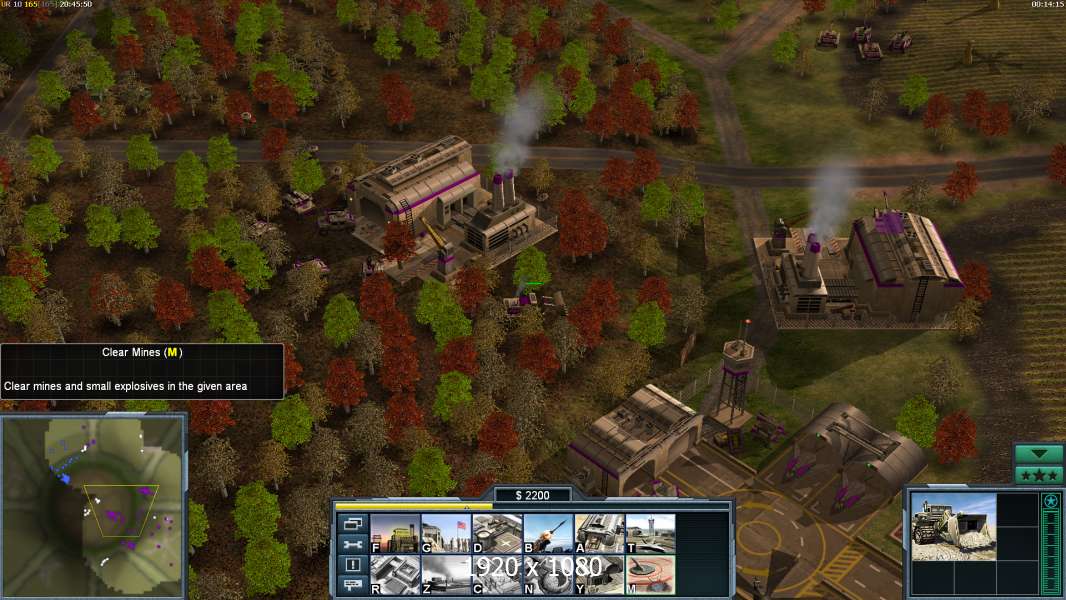Open the chat message button
This screenshot has height=600, width=1066.
(352, 585)
